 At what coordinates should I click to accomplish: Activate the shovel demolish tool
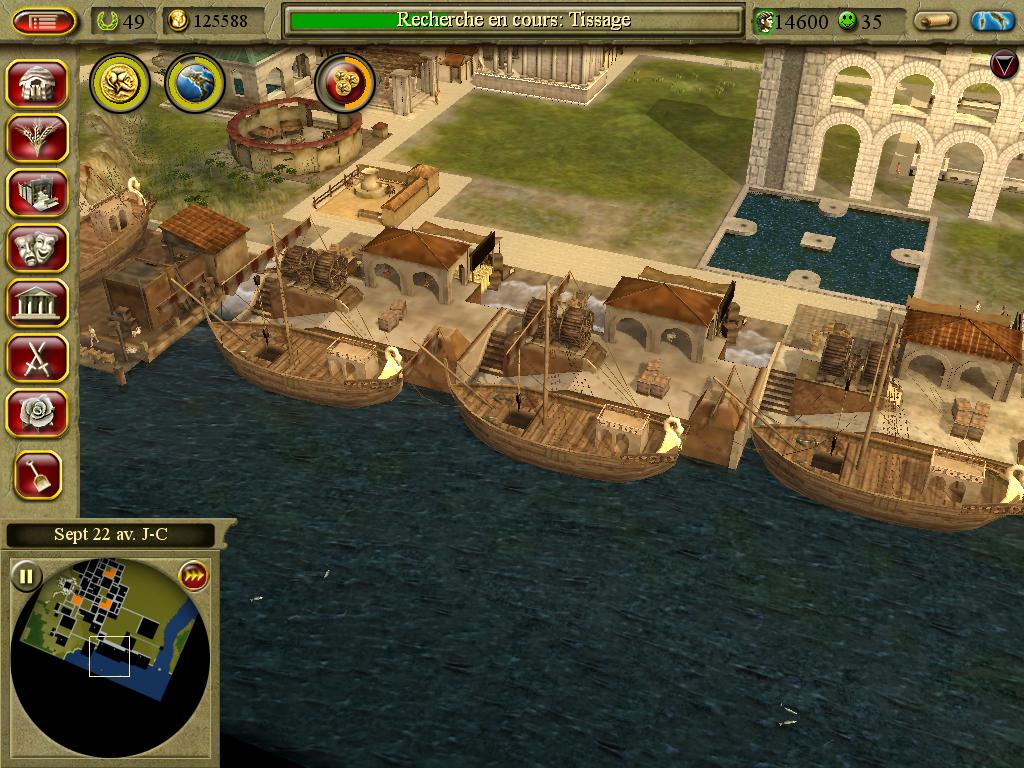[38, 476]
